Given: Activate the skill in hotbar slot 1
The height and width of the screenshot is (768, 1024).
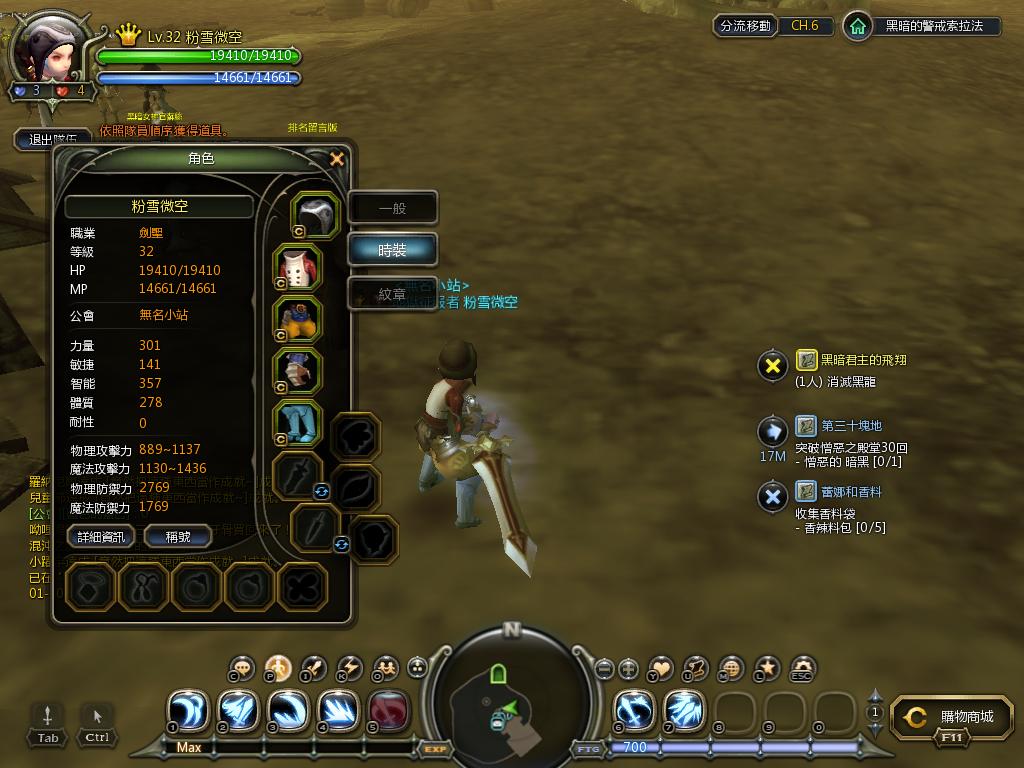Looking at the screenshot, I should [x=187, y=709].
